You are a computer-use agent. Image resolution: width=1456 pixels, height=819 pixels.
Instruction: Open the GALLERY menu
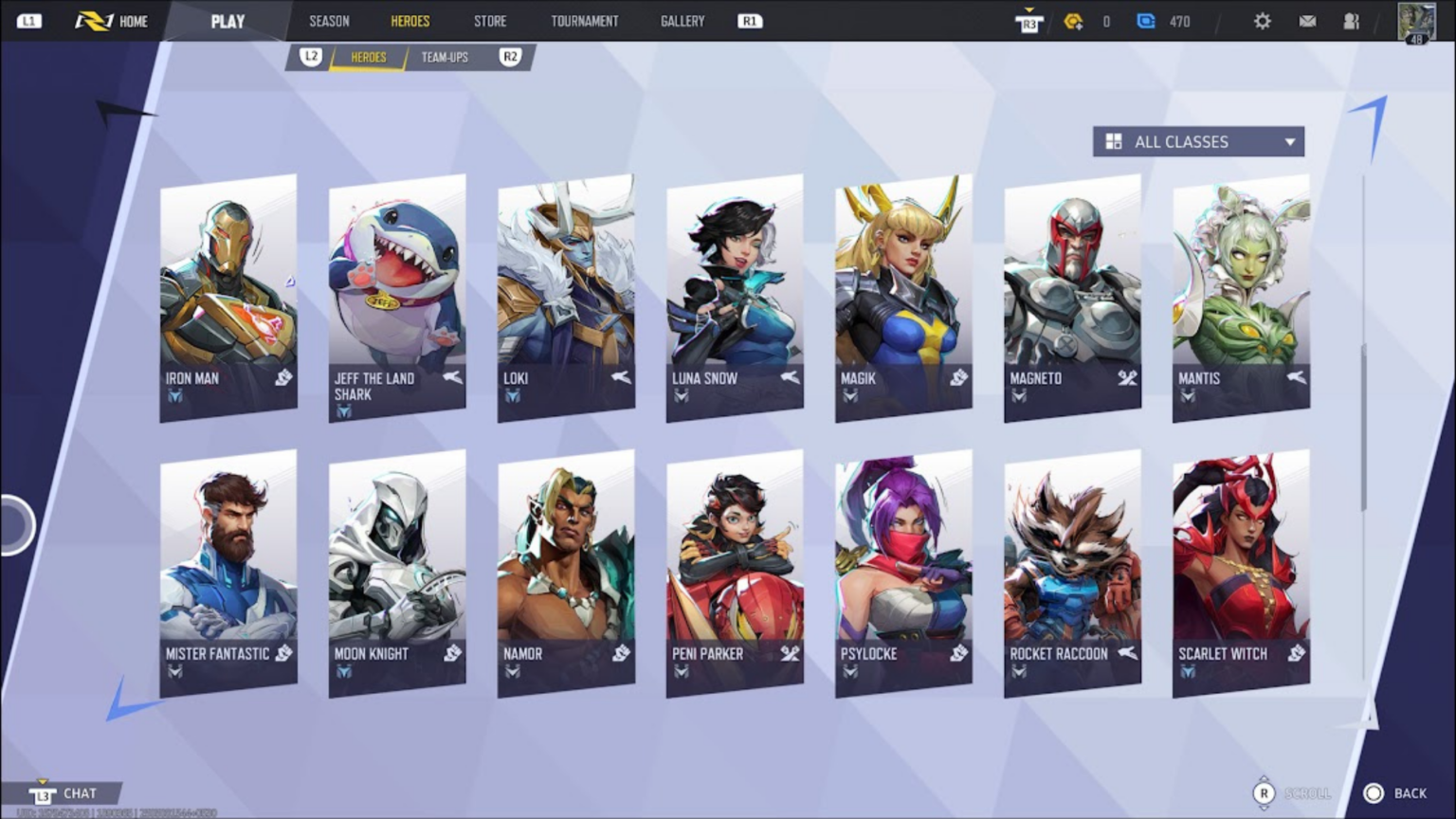[682, 21]
